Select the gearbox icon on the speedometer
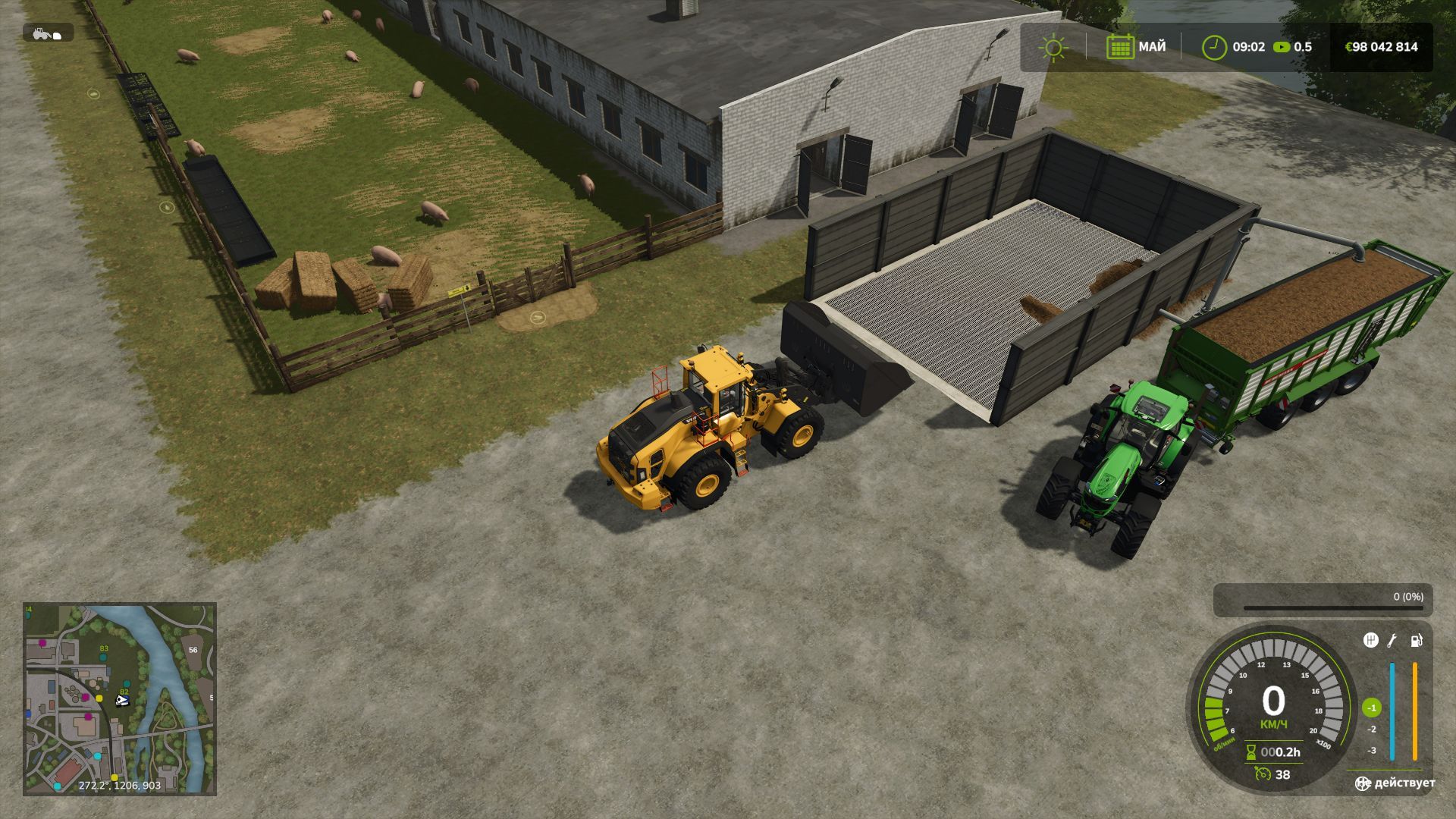This screenshot has width=1456, height=819. click(x=1370, y=641)
